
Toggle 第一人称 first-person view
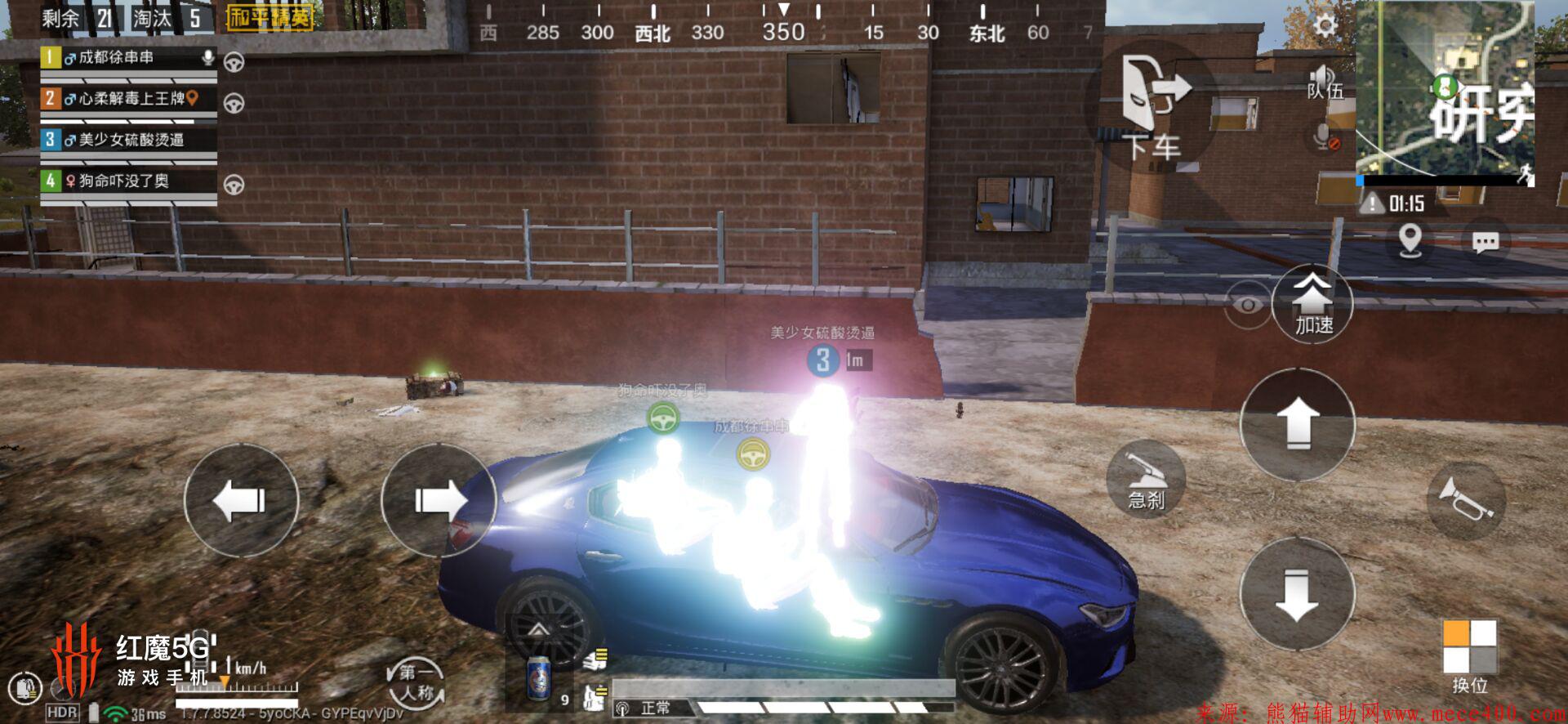click(416, 683)
